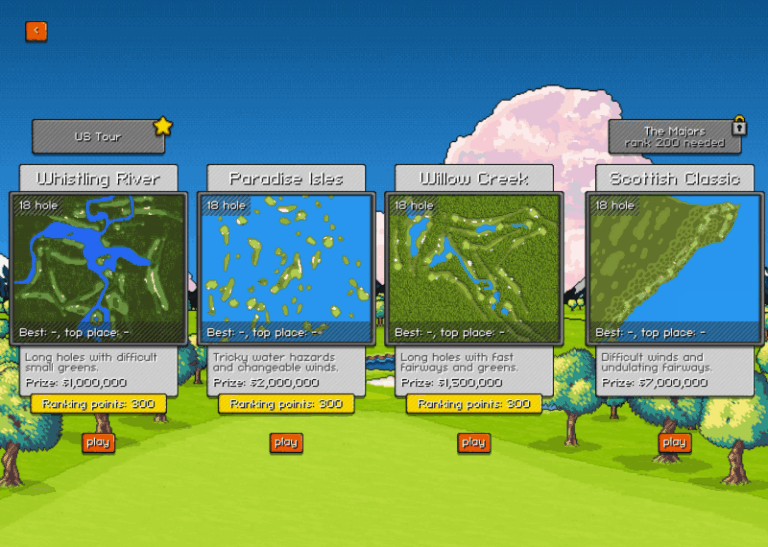The image size is (768, 547).
Task: Play the Paradise Isles course
Action: point(286,442)
